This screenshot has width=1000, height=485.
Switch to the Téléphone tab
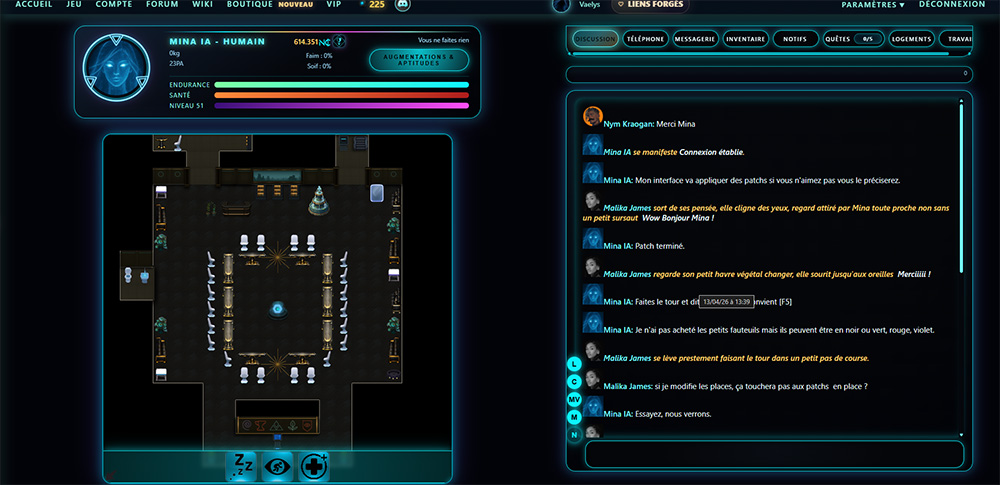click(x=644, y=40)
